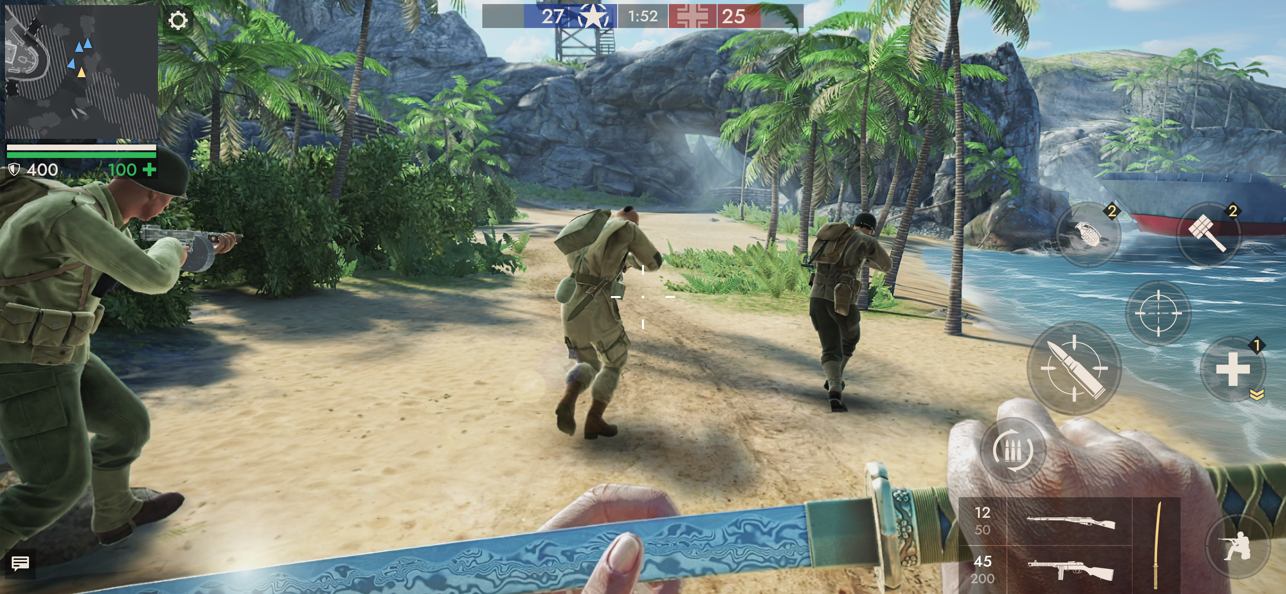Use the medkit plus button

[x=1232, y=370]
